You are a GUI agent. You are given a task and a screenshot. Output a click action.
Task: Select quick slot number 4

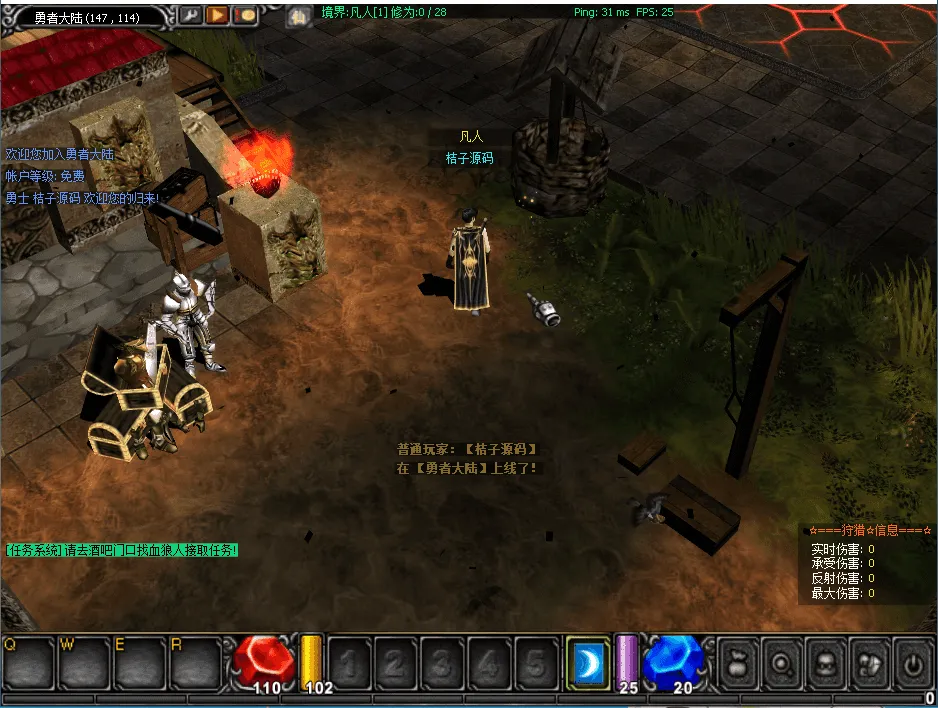pyautogui.click(x=489, y=662)
